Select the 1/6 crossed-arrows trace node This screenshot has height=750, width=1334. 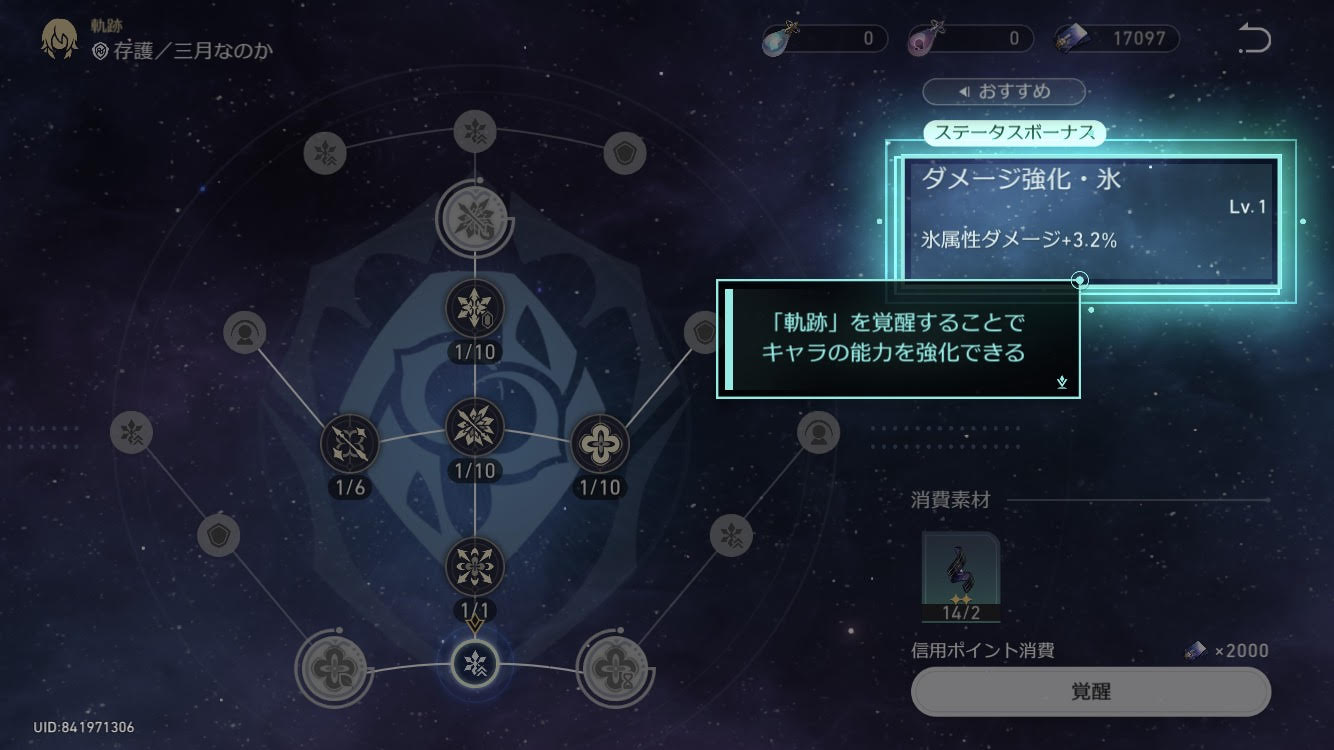(x=349, y=443)
